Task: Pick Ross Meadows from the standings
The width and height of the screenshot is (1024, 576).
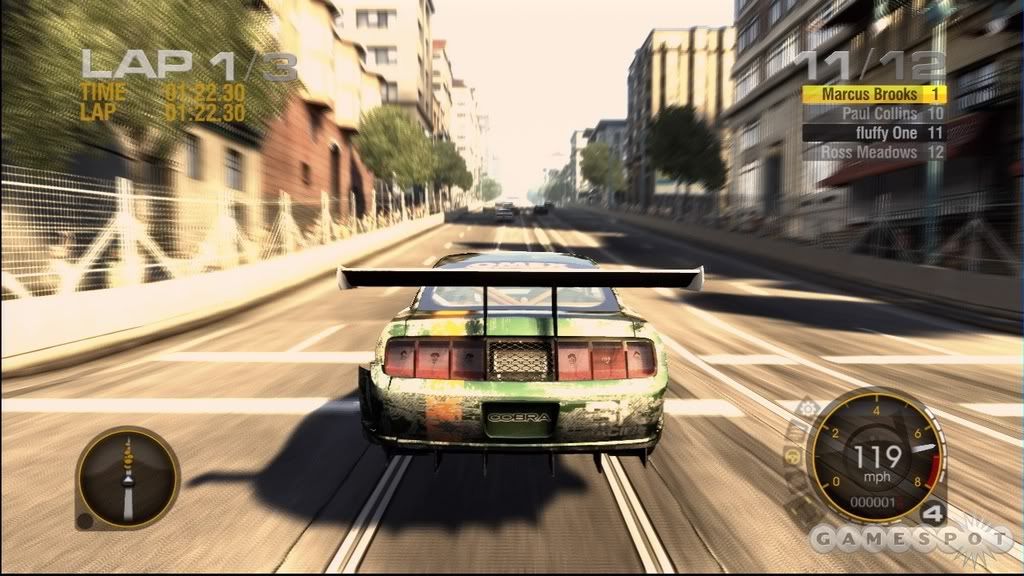Action: (x=873, y=152)
